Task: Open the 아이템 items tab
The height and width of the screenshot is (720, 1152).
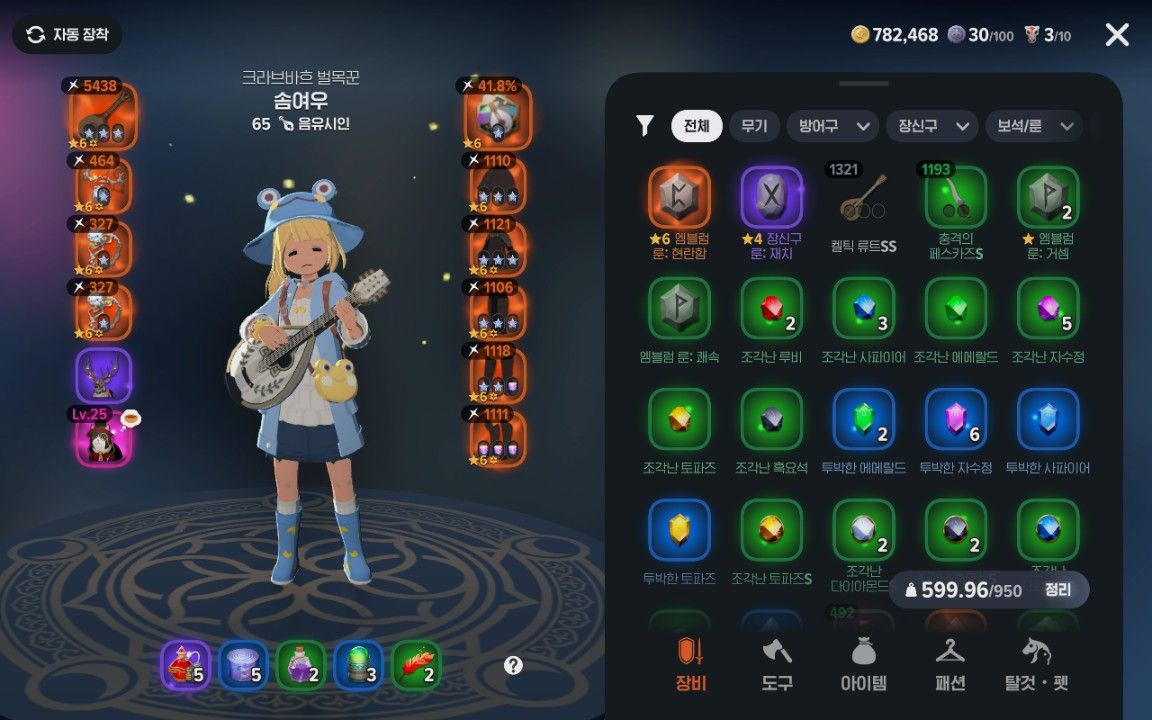Action: [862, 664]
